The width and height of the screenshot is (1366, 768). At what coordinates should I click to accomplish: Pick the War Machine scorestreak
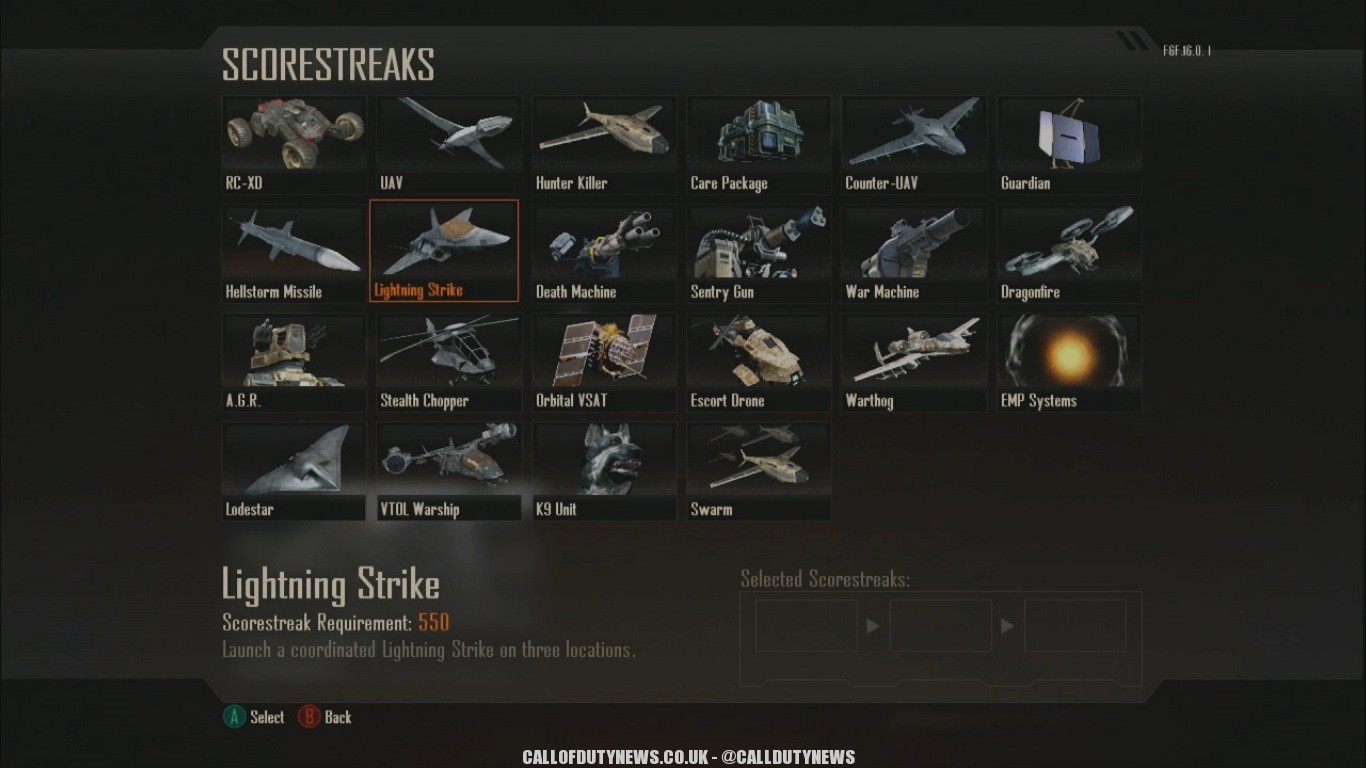914,252
